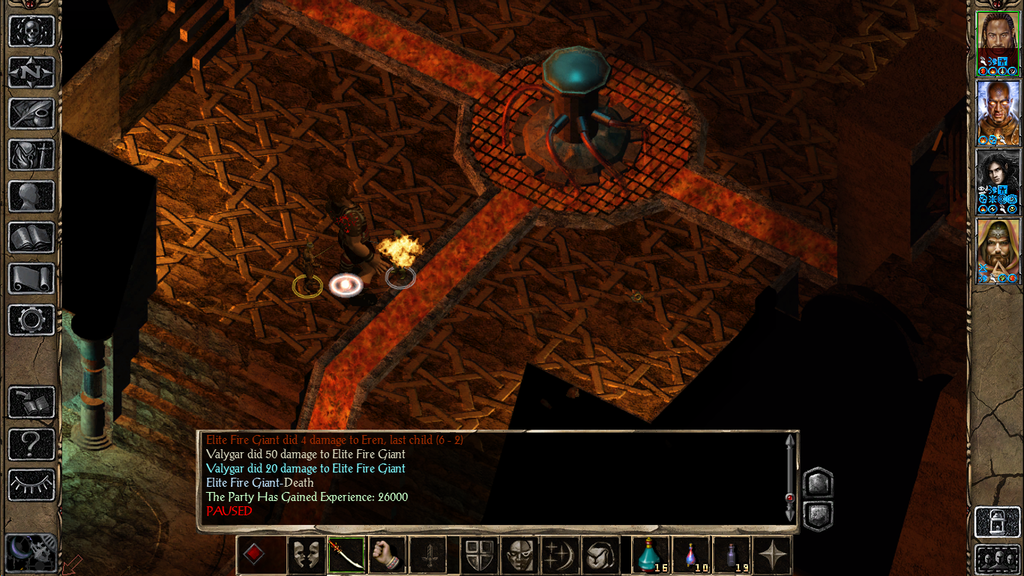Image resolution: width=1024 pixels, height=576 pixels.
Task: Open the area map with compass icon
Action: 31,71
